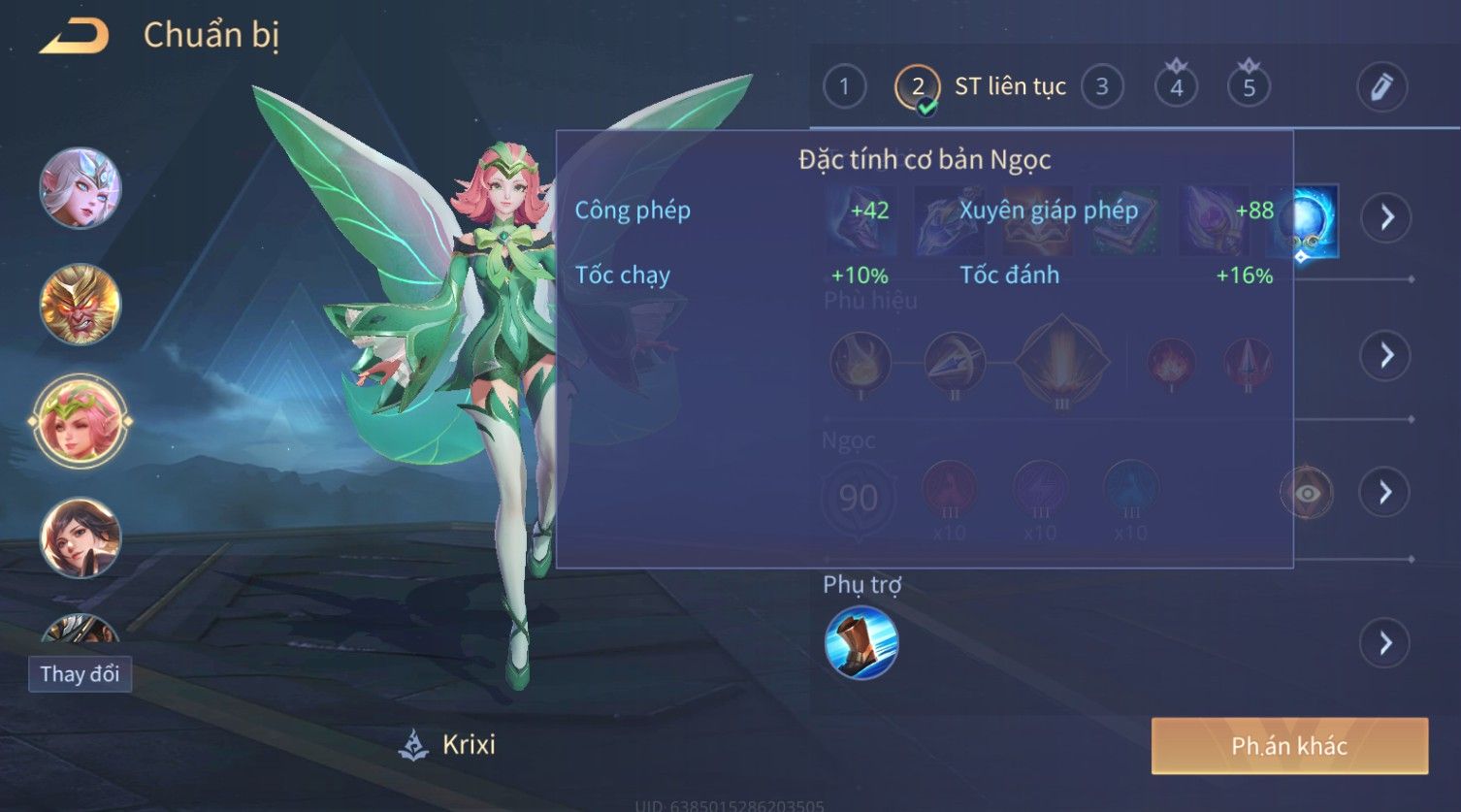
Task: Switch to preset slot 5
Action: (x=1249, y=88)
